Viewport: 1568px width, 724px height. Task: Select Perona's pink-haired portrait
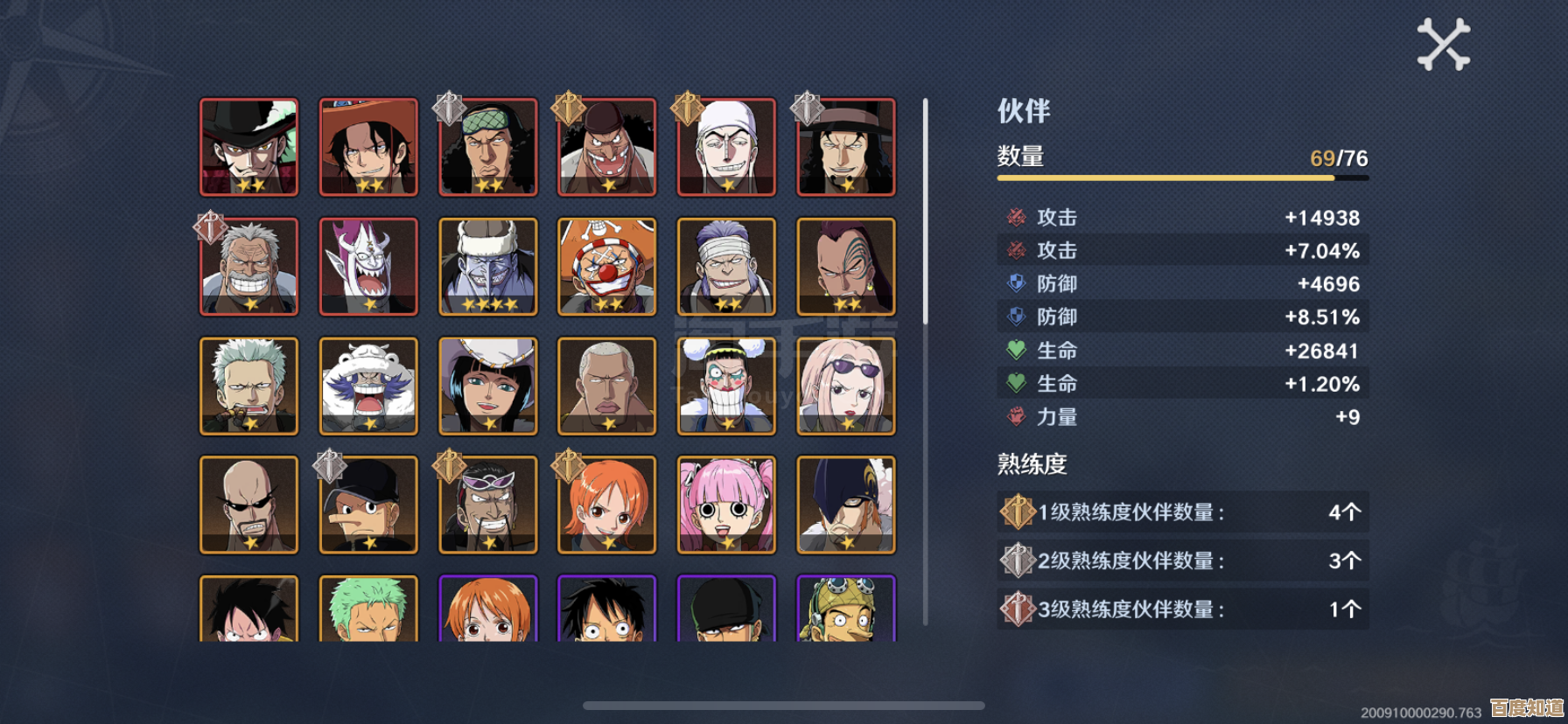click(725, 506)
